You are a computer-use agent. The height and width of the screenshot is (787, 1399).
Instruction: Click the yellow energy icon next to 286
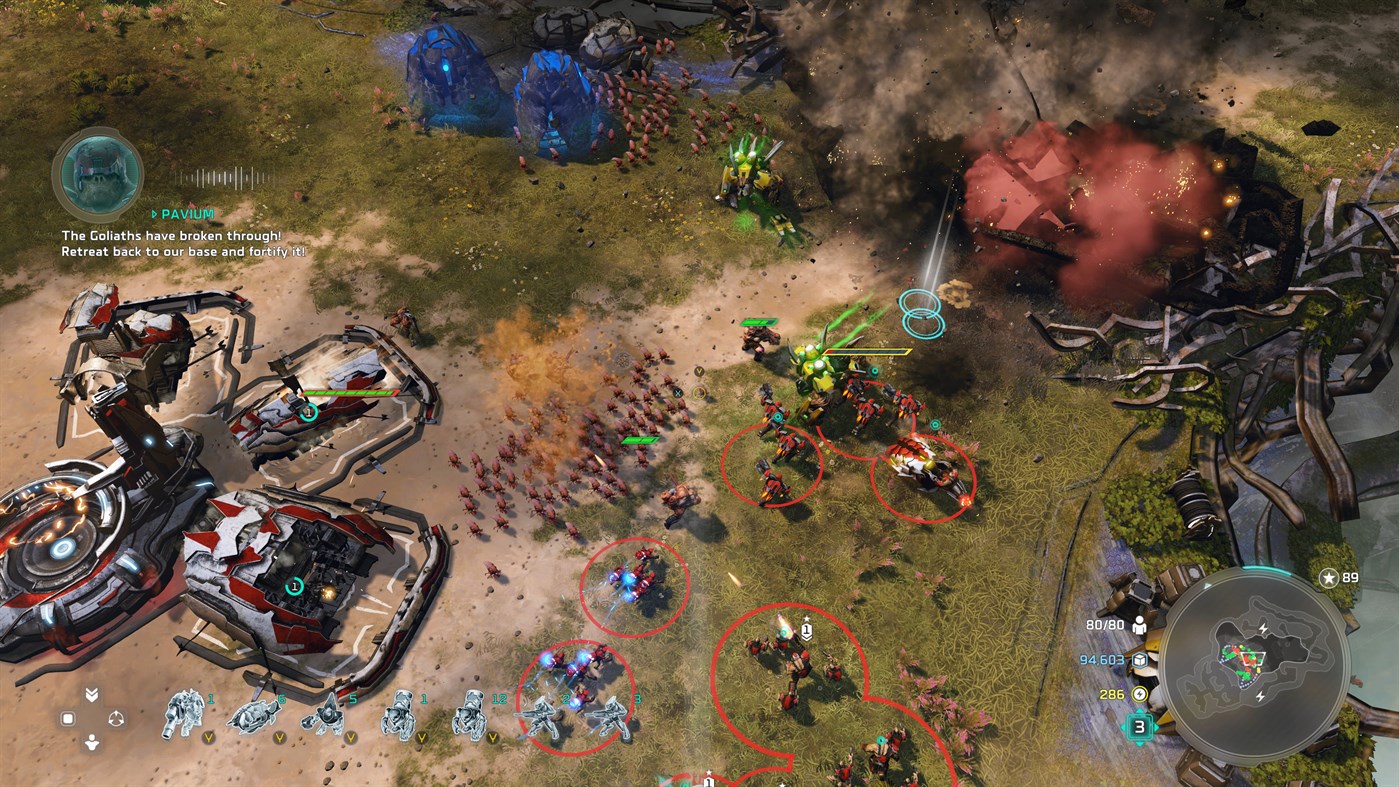point(1140,694)
